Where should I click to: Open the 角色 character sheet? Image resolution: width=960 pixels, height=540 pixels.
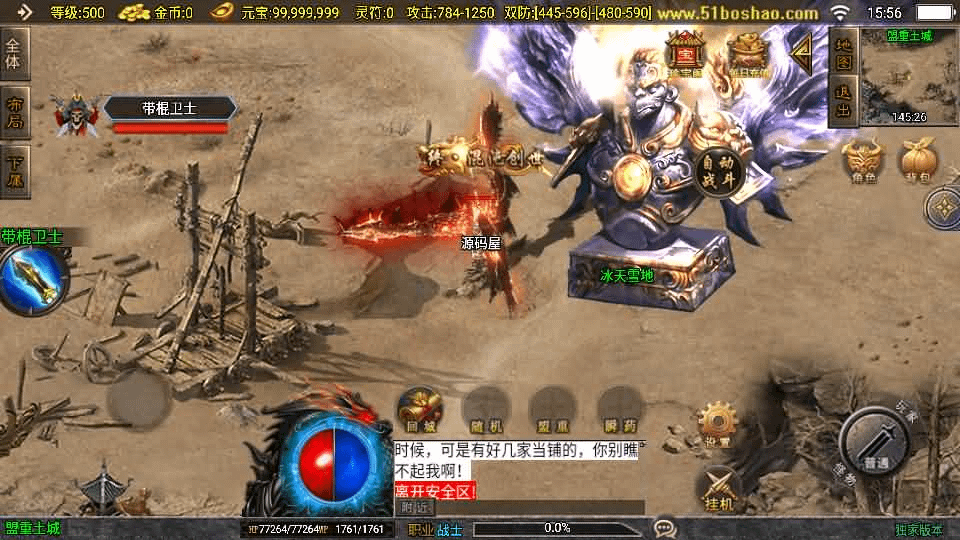[862, 162]
